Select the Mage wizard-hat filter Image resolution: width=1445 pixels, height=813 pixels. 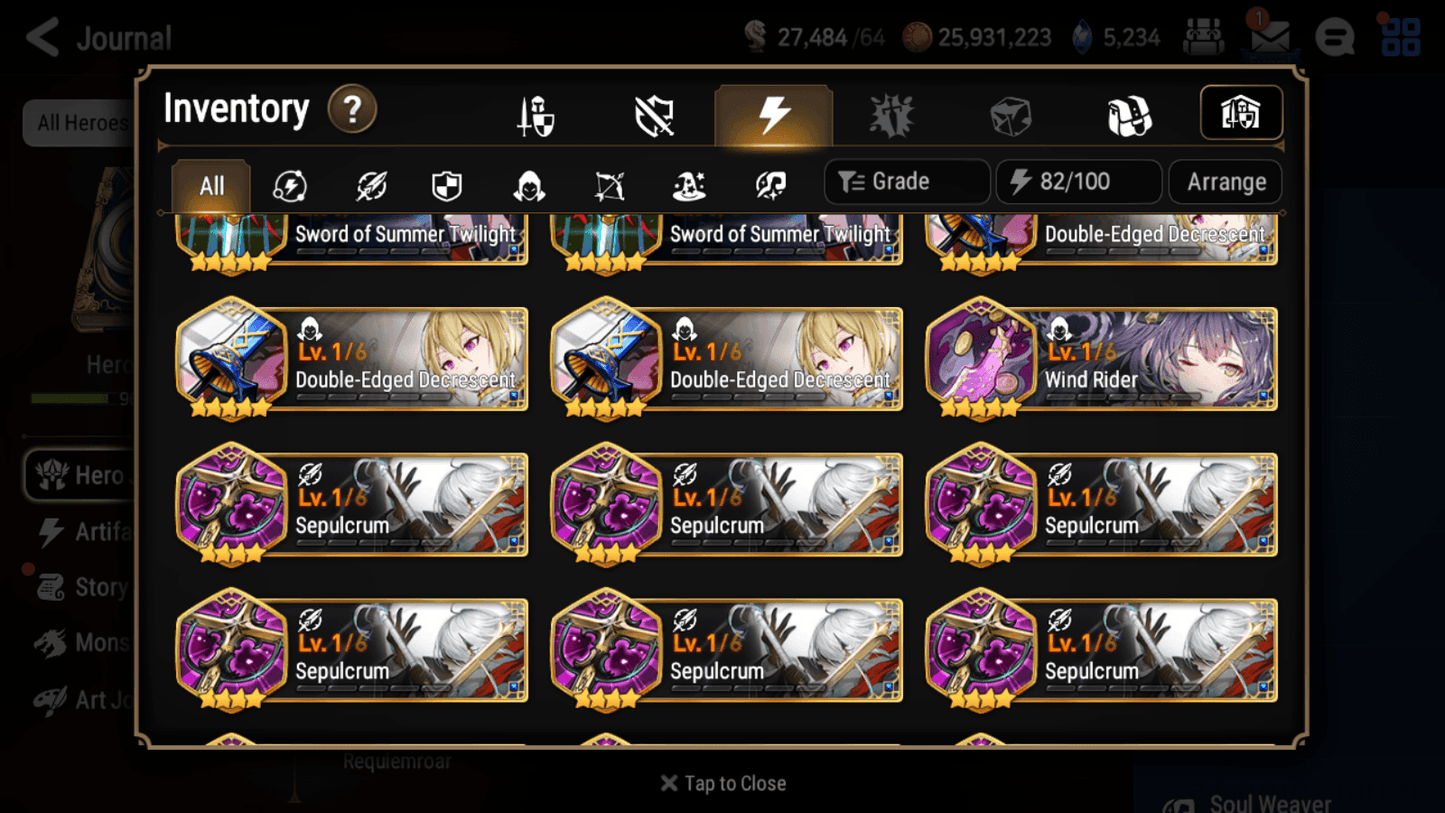pos(689,185)
